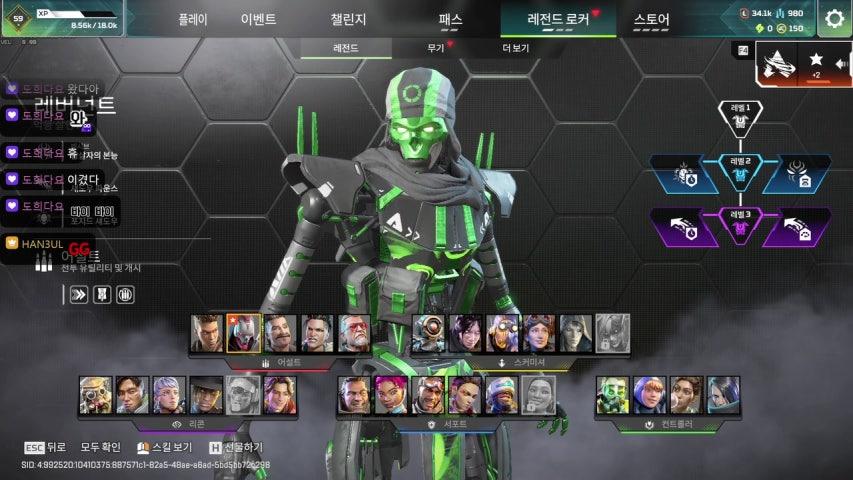Pick the Wraith legend portrait
Image resolution: width=853 pixels, height=480 pixels.
pyautogui.click(x=466, y=334)
